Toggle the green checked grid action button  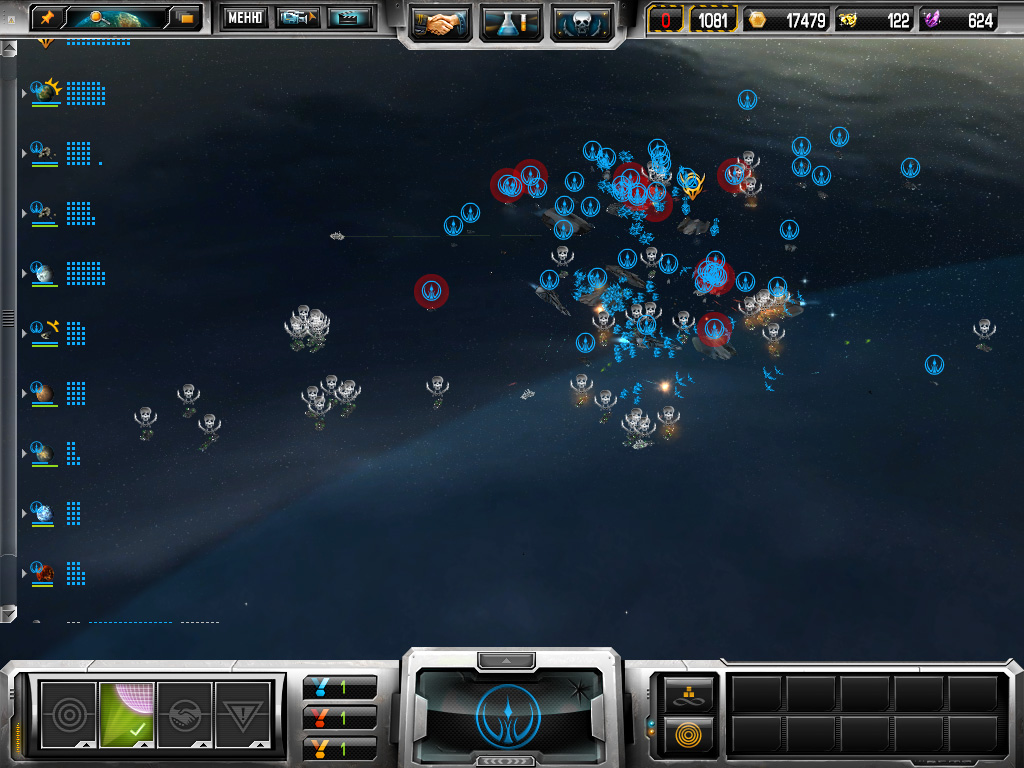(x=127, y=714)
